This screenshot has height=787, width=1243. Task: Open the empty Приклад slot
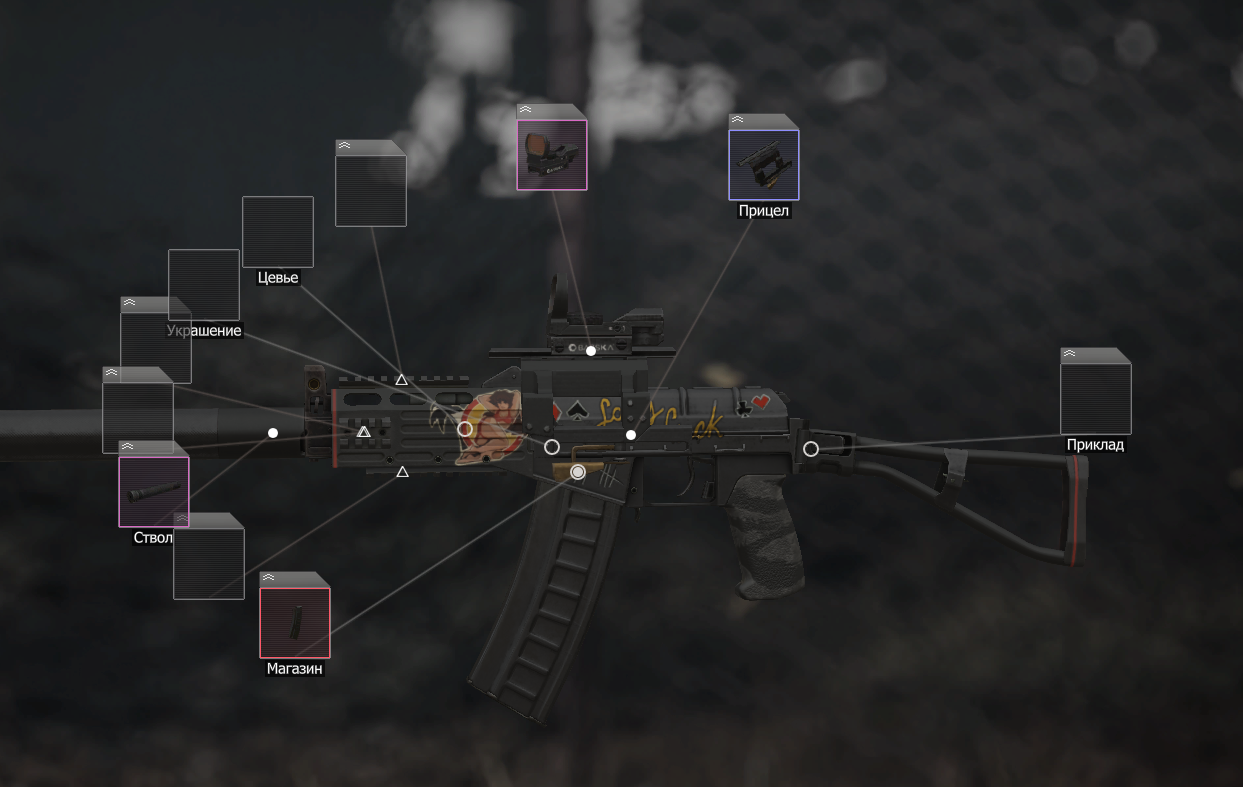pos(1095,398)
